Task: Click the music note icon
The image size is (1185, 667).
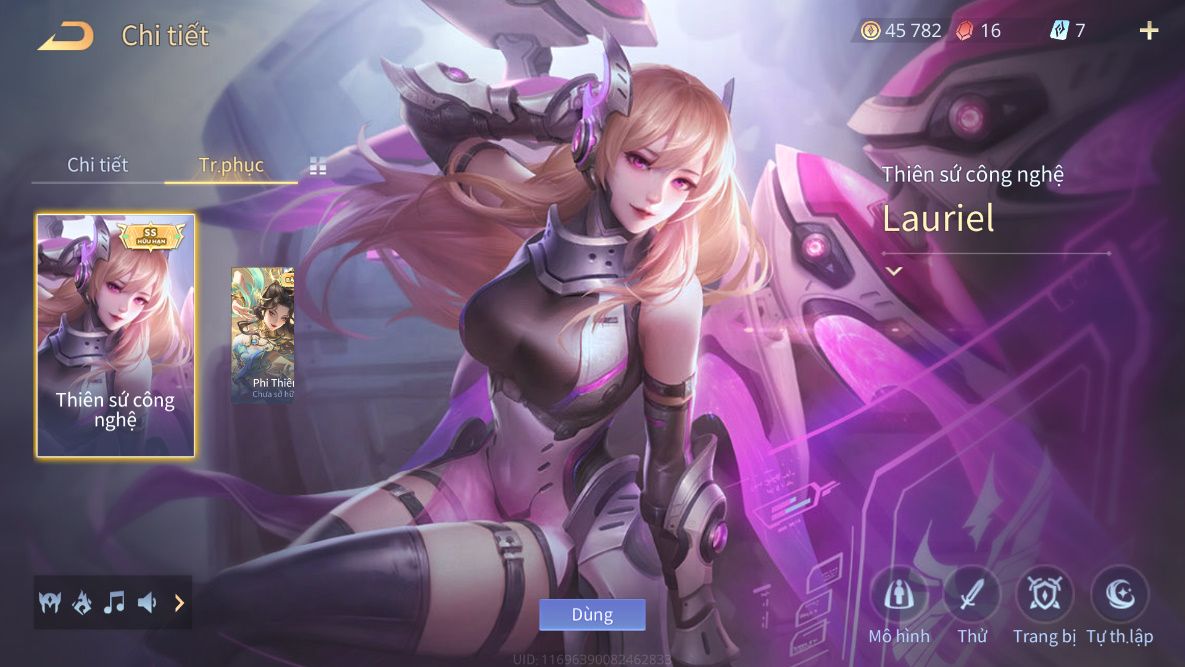Action: pyautogui.click(x=115, y=602)
